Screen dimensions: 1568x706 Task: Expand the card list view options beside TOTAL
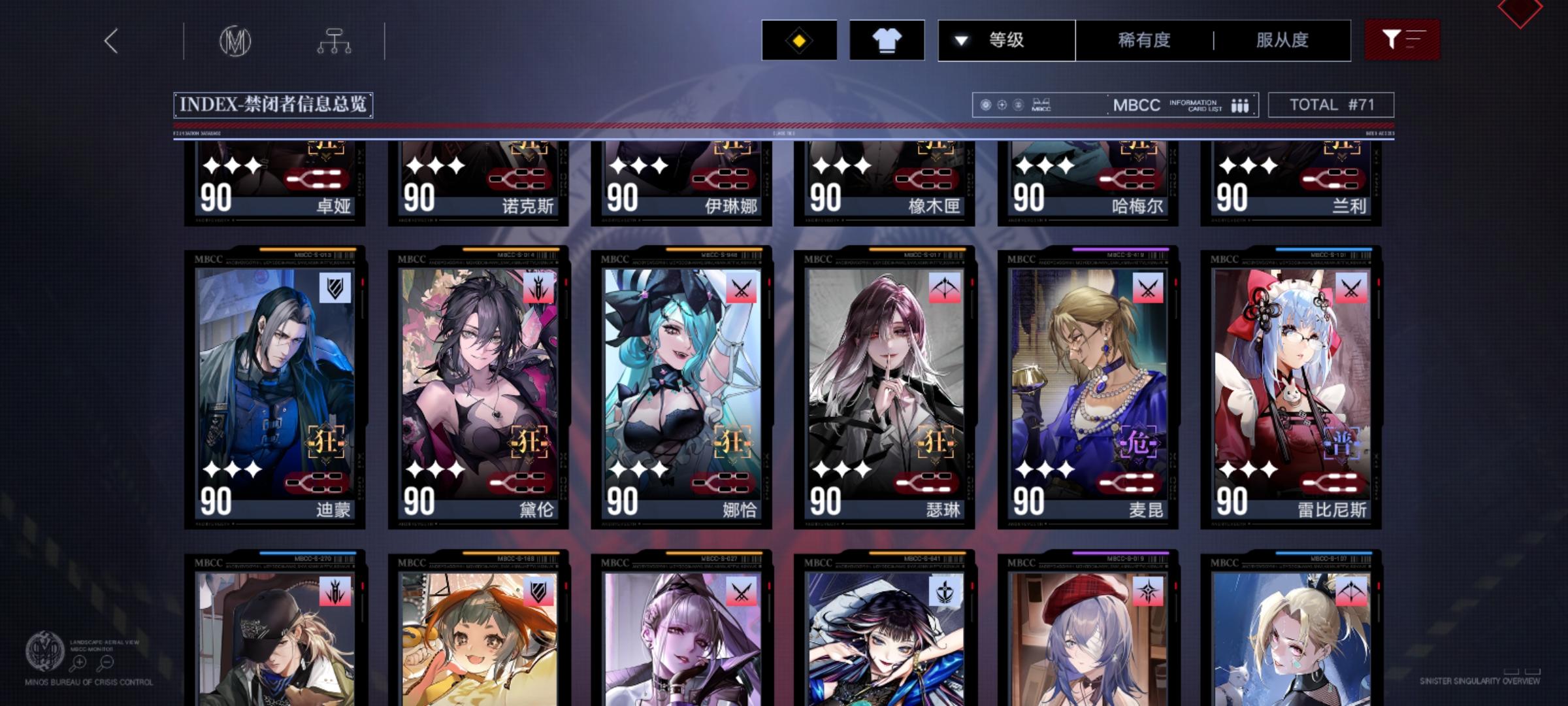point(1240,105)
